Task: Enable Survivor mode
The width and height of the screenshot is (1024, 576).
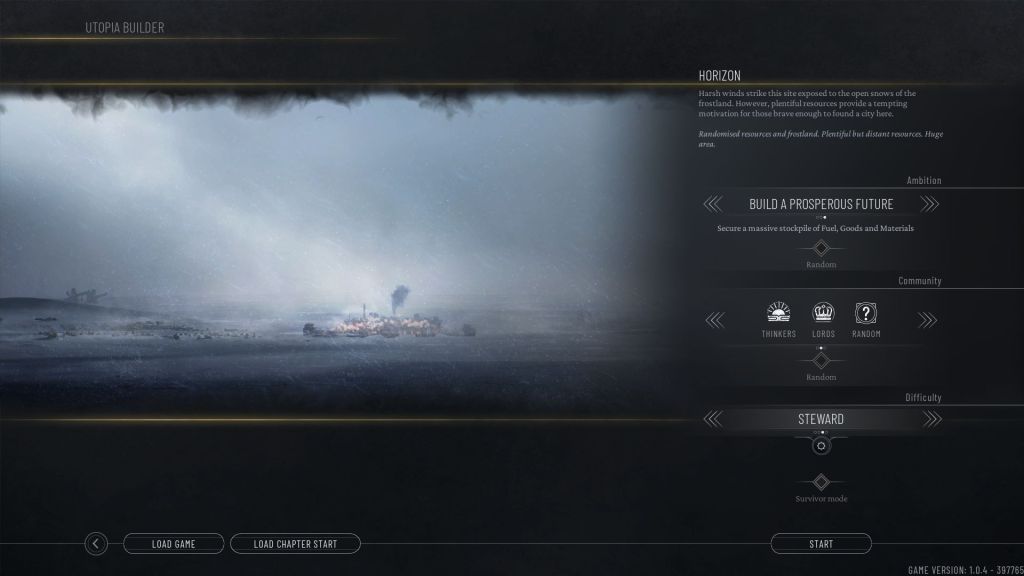Action: tap(821, 482)
